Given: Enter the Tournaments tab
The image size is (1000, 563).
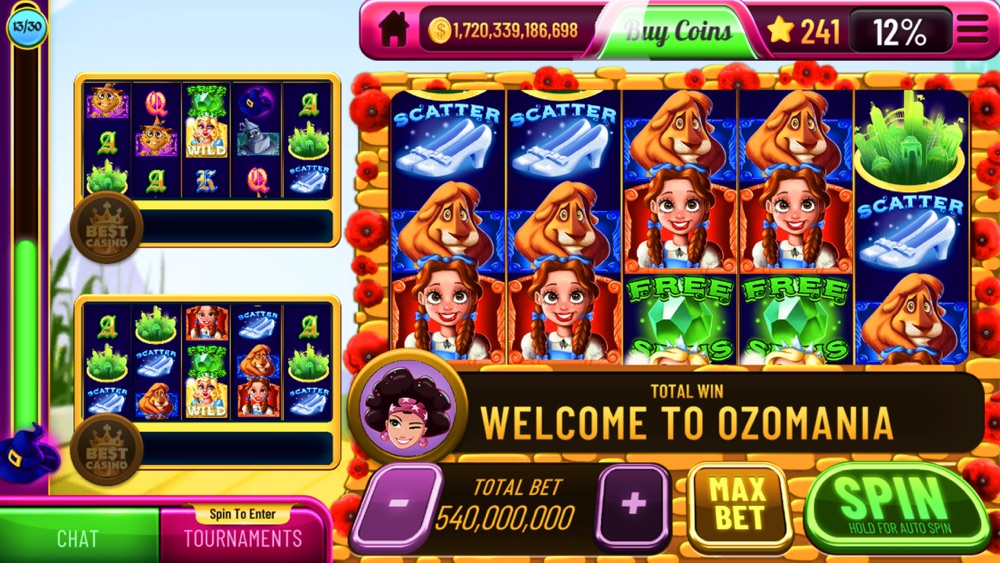Looking at the screenshot, I should point(242,538).
